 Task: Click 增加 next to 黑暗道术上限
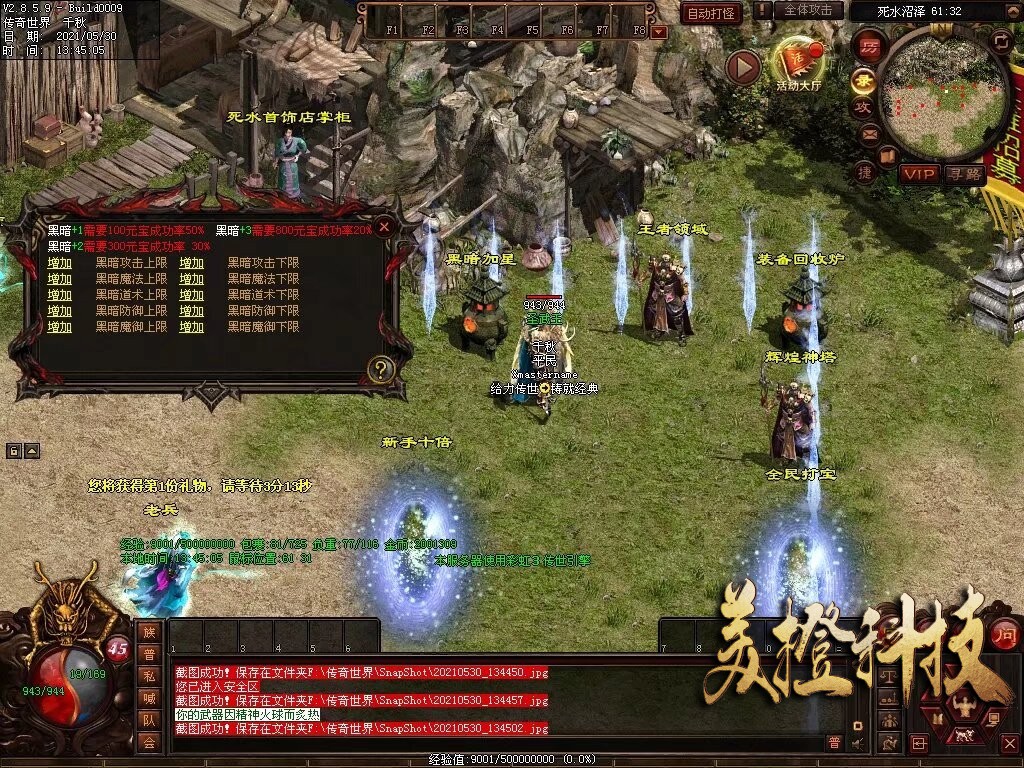coord(60,295)
